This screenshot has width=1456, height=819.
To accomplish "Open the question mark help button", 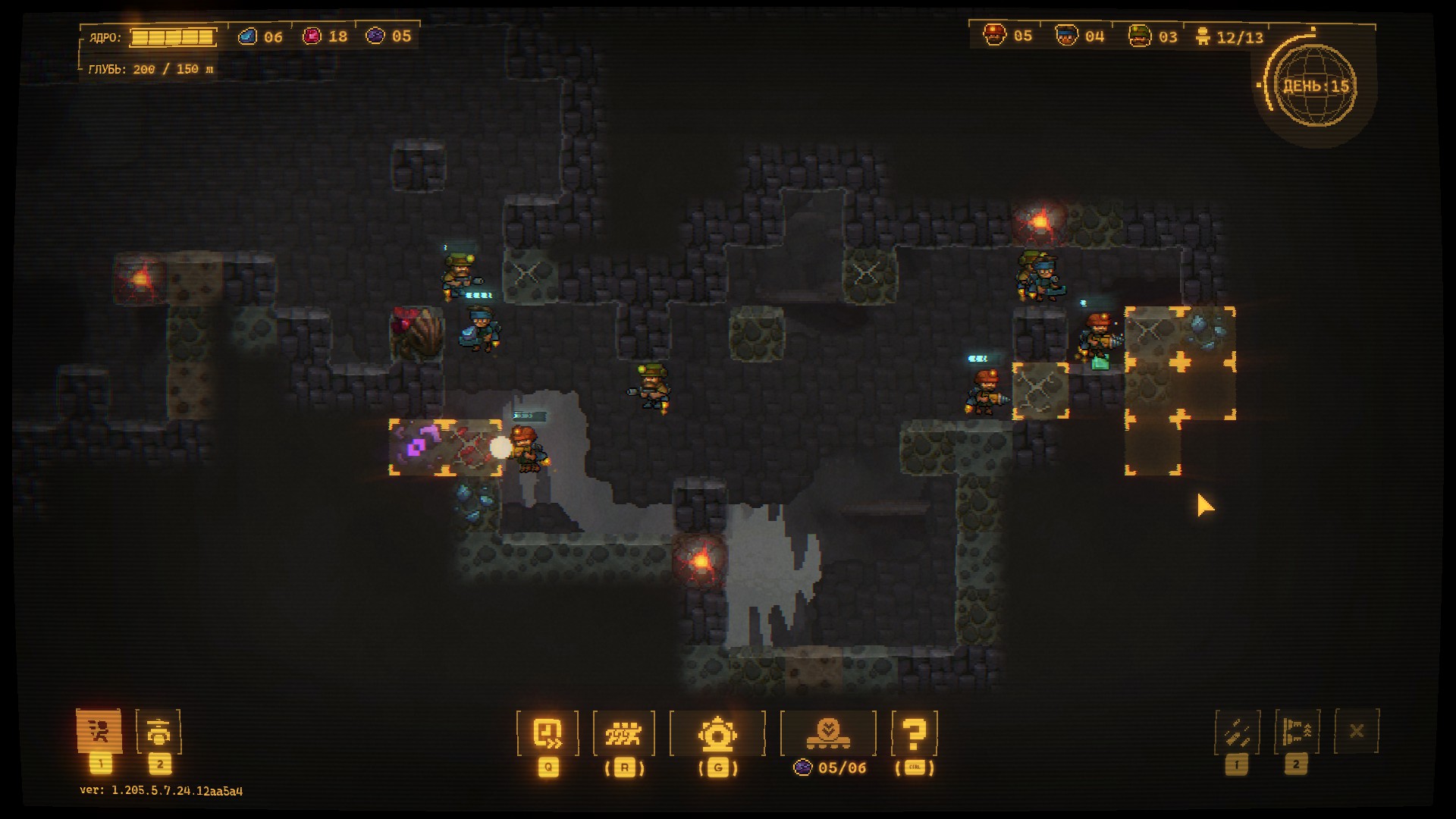I will [915, 733].
